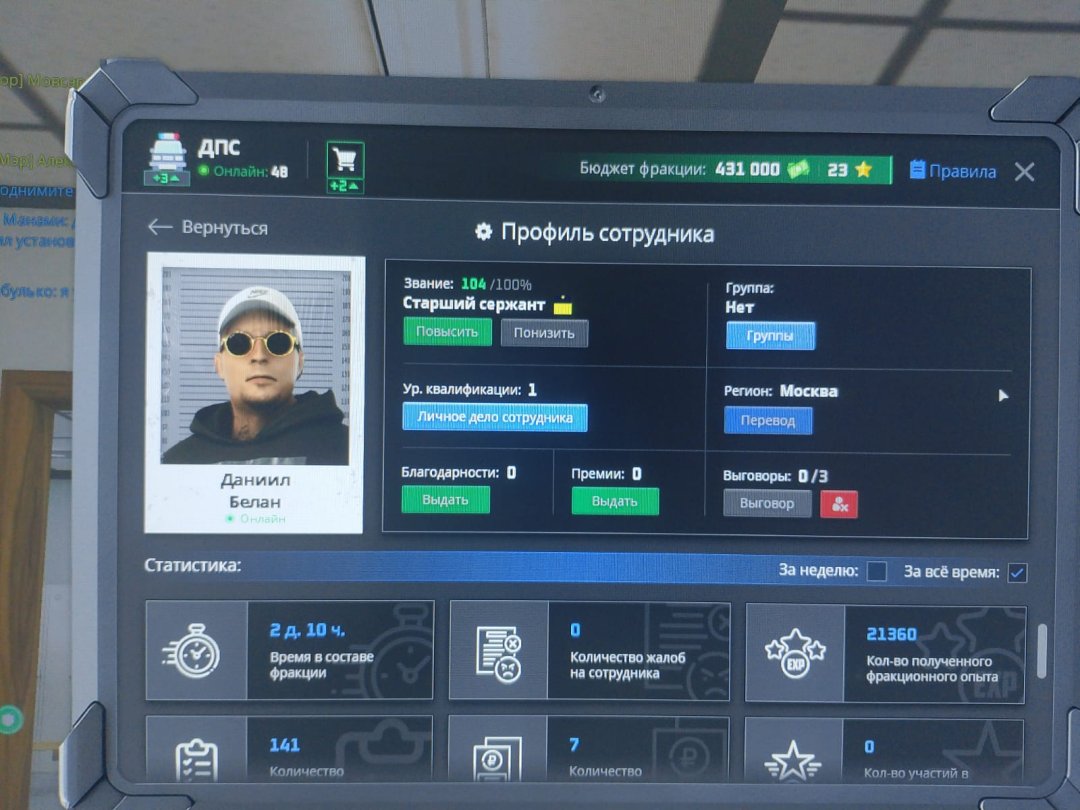1080x810 pixels.
Task: Open the Правила rules link
Action: tap(952, 171)
